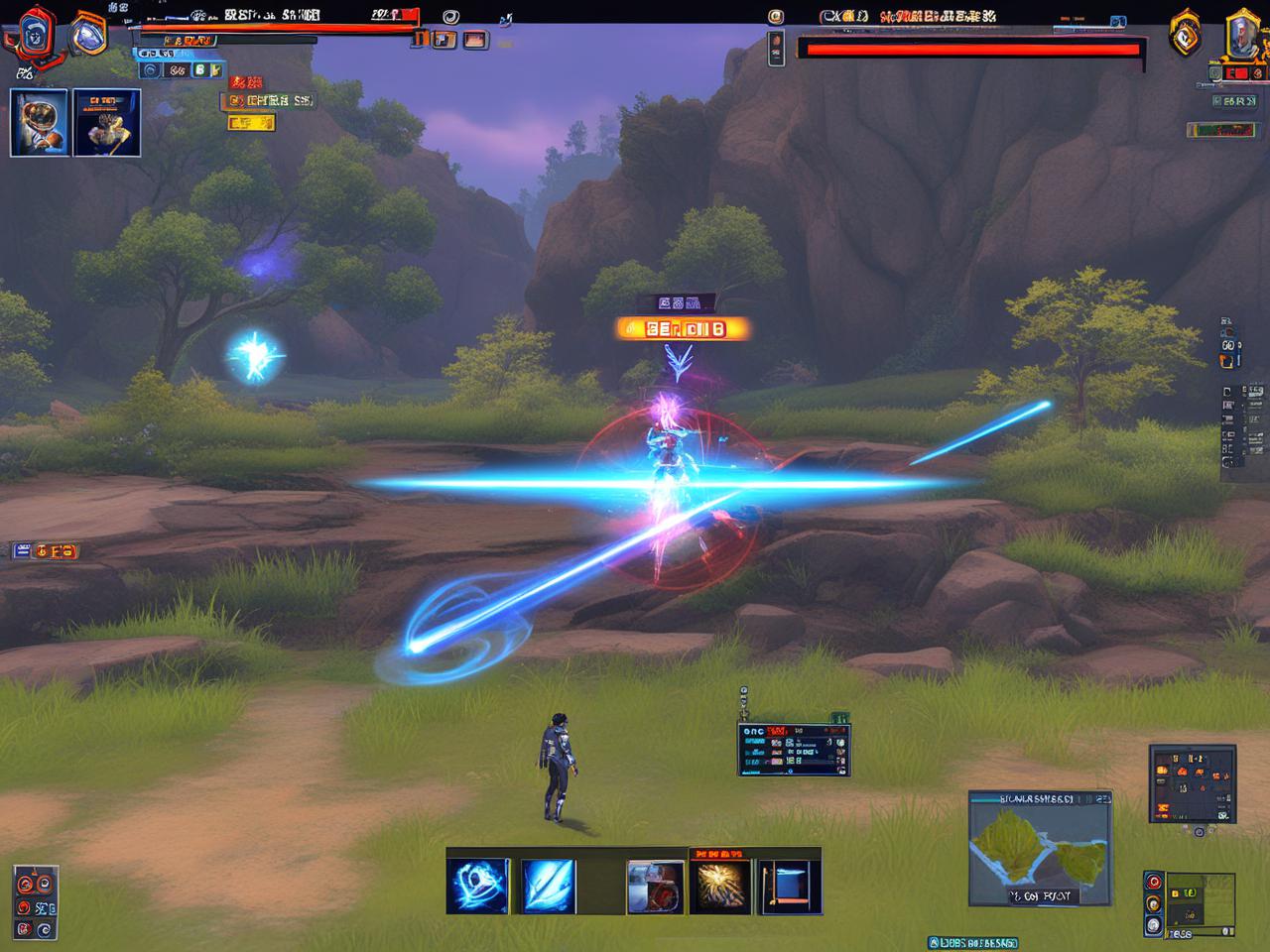Viewport: 1270px width, 952px height.
Task: Activate the blue banner flag ability
Action: [x=790, y=887]
